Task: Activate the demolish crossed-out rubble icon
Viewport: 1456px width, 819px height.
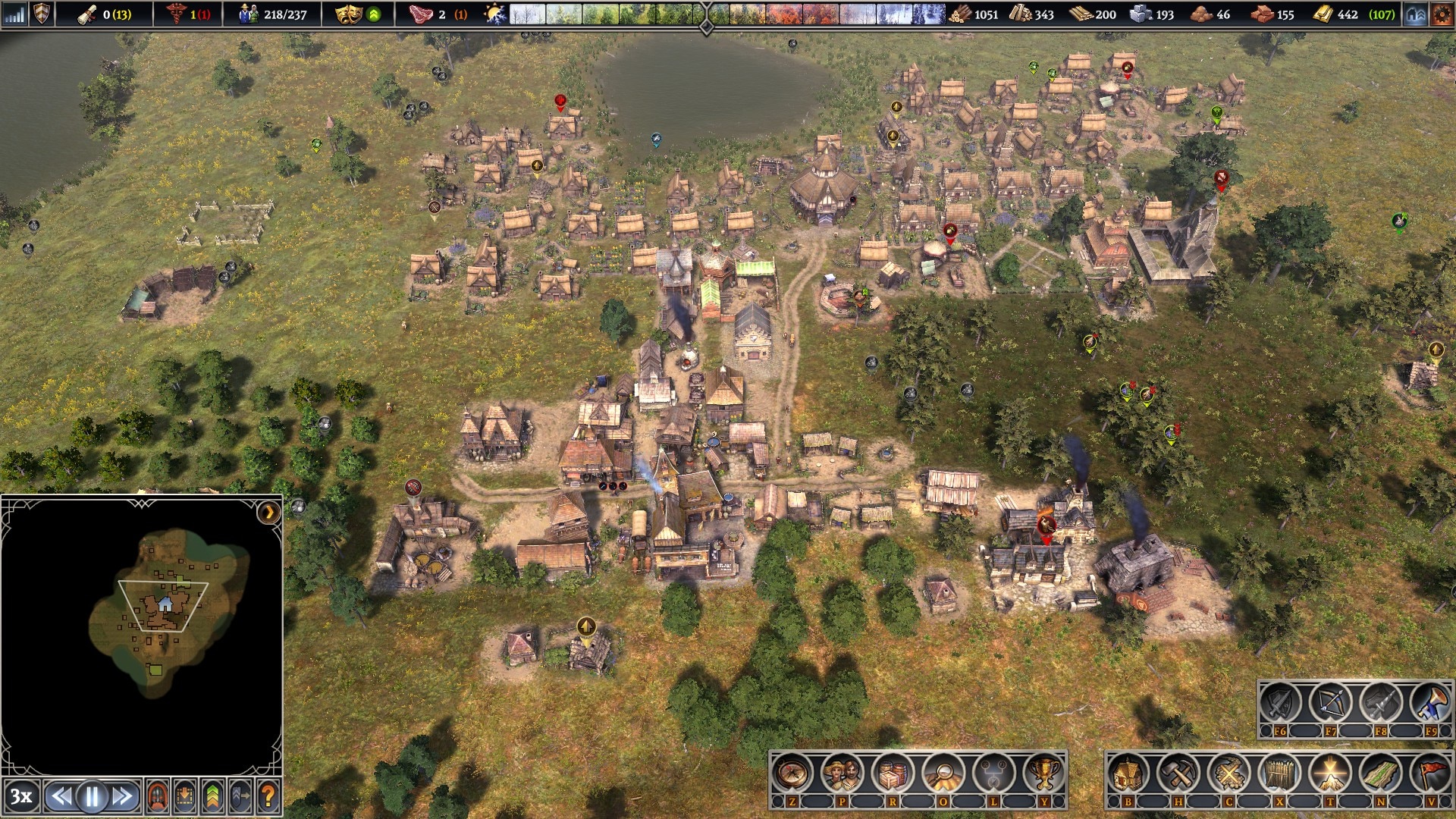Action: [1228, 774]
